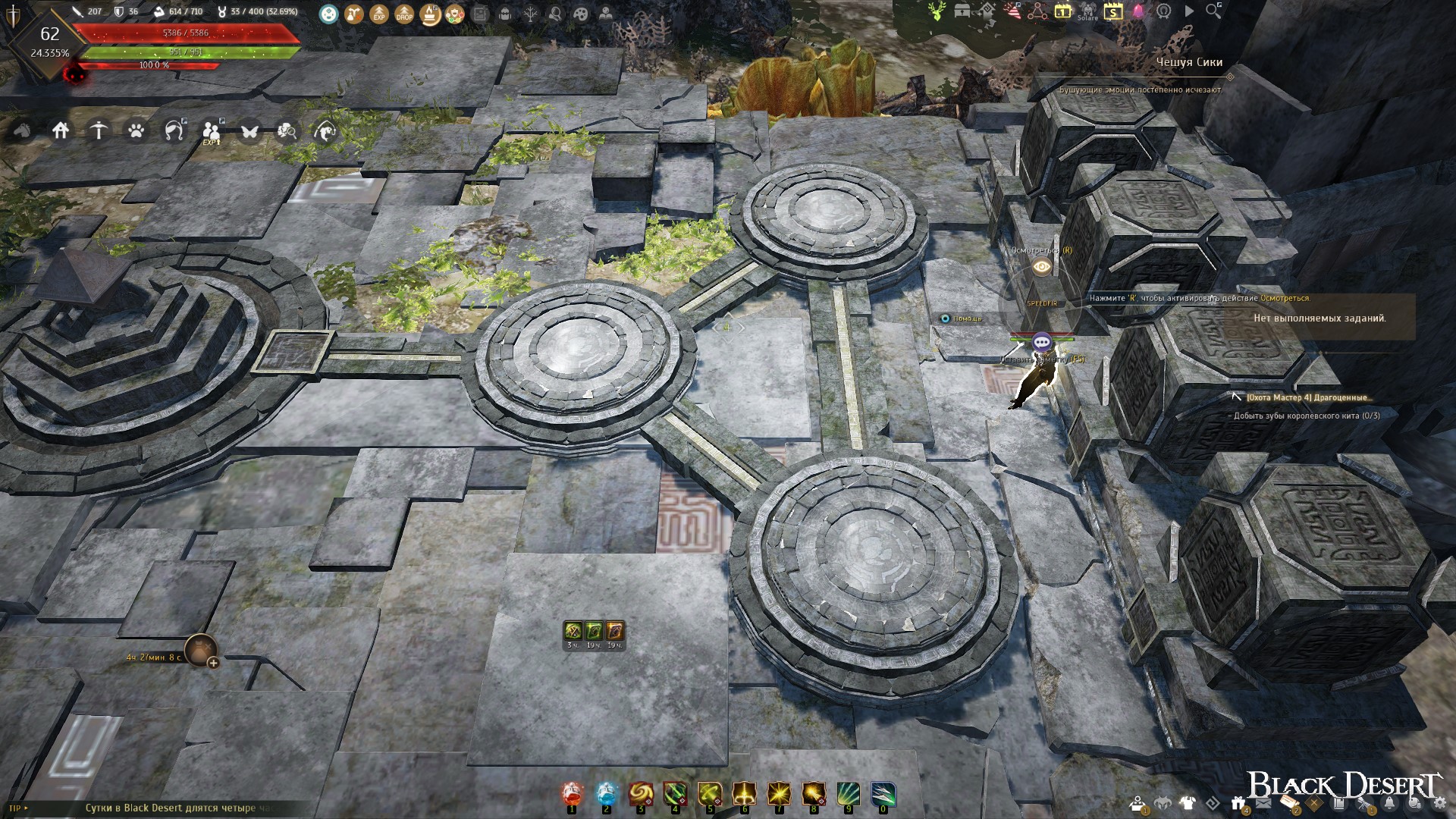Select the hunting quest in the tracker
Viewport: 1456px width, 819px height.
[1309, 397]
